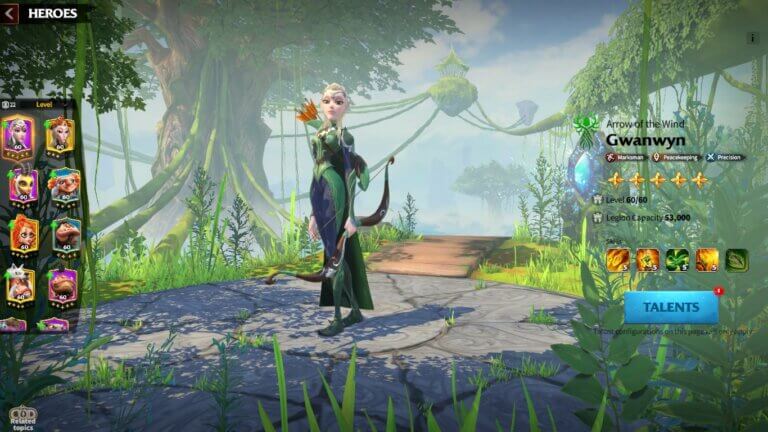
Task: Open the Talents menu
Action: tap(671, 307)
